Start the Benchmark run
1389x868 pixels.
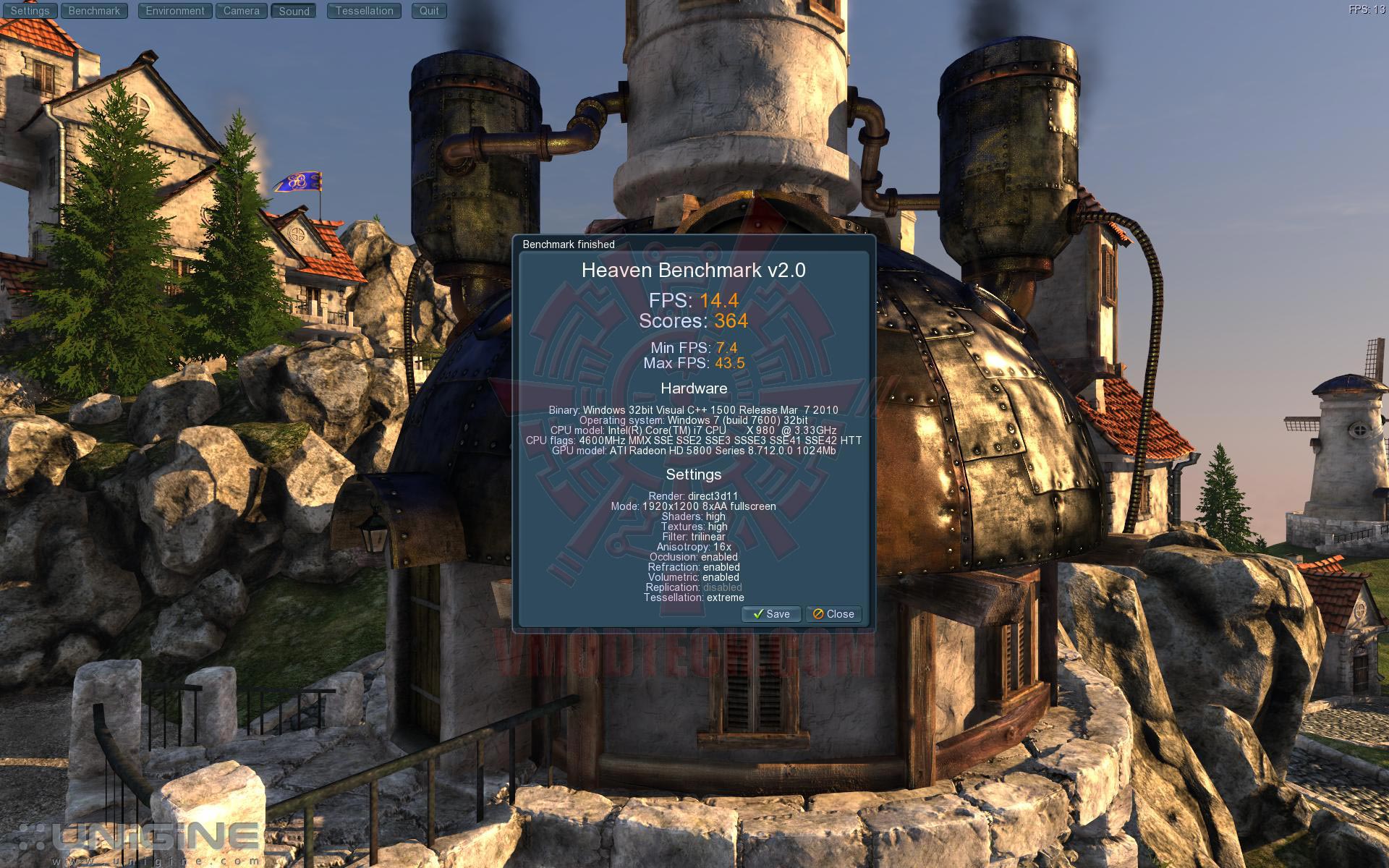94,11
